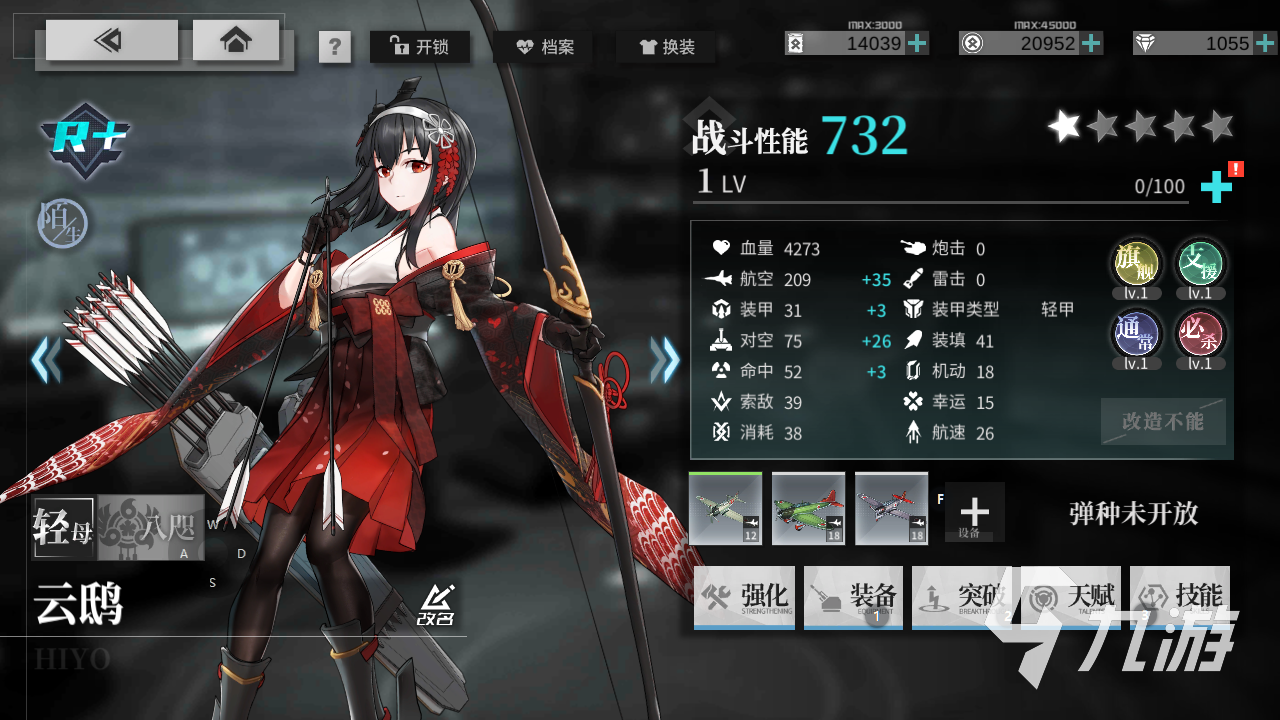Viewport: 1280px width, 720px height.
Task: Add experience with the cyan plus
Action: (1216, 187)
